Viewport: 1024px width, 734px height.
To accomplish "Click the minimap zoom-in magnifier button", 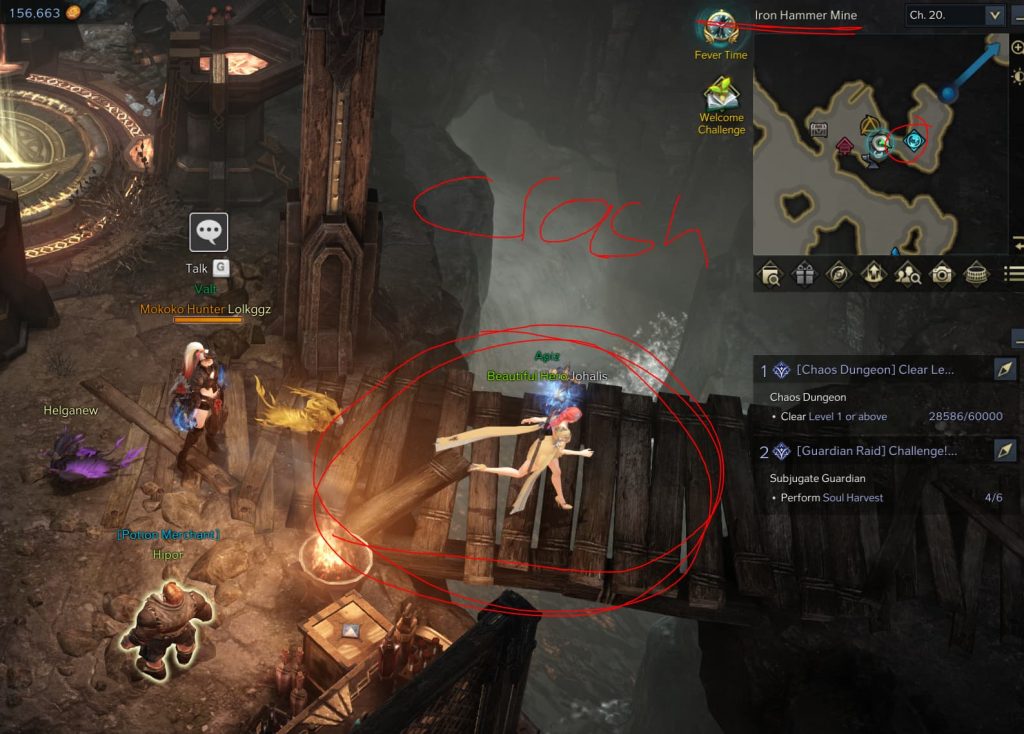I will (1017, 48).
